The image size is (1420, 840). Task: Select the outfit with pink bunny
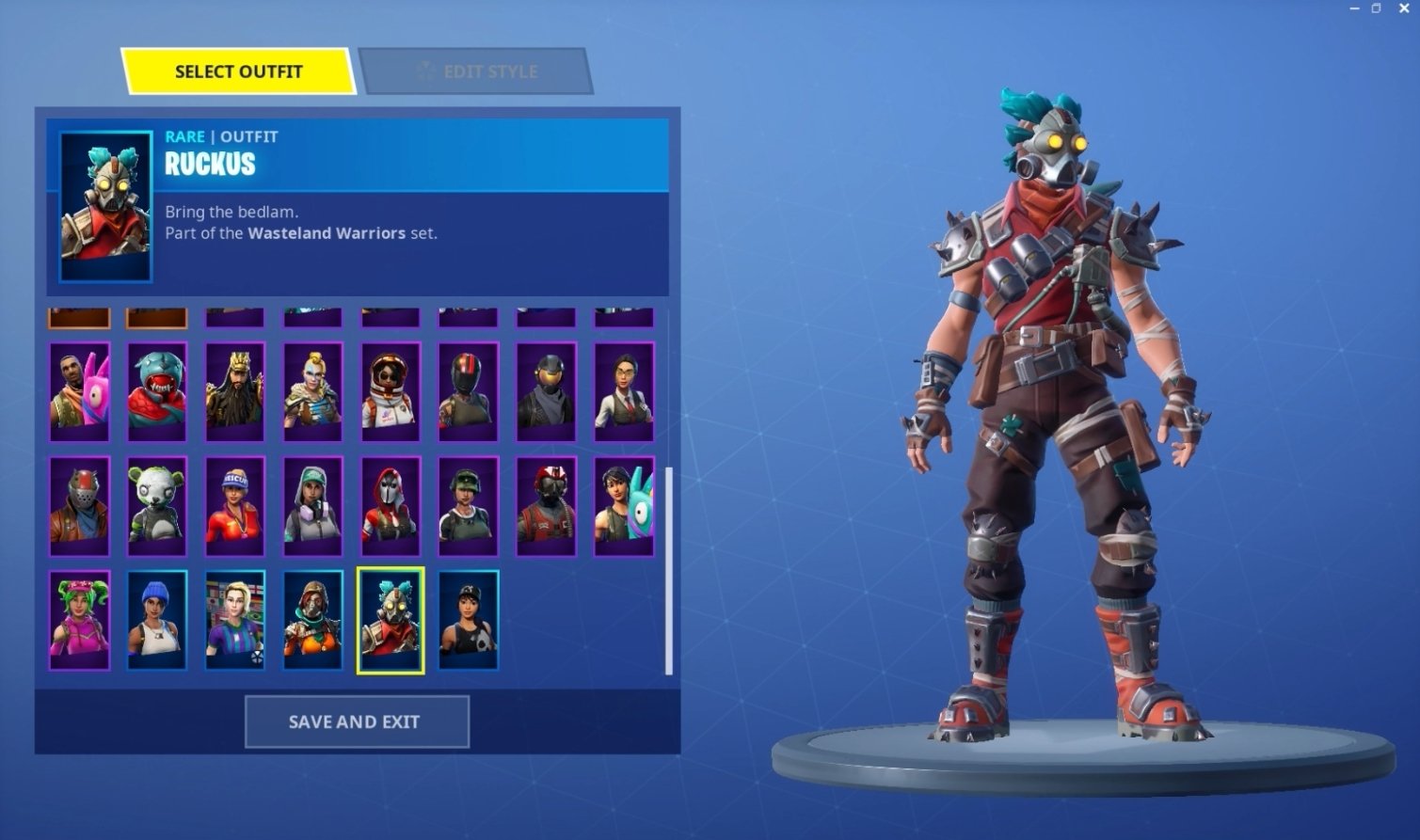[x=79, y=391]
